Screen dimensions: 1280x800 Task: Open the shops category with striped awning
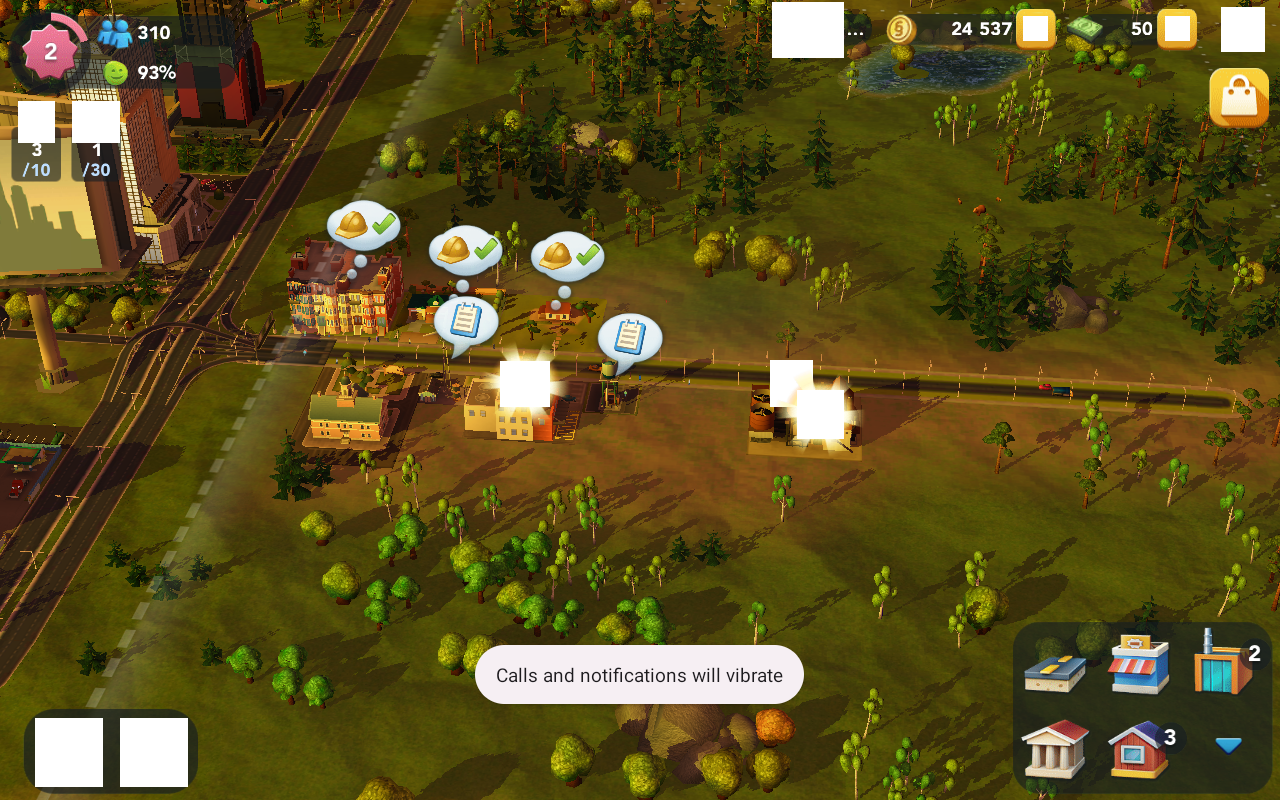point(1139,663)
